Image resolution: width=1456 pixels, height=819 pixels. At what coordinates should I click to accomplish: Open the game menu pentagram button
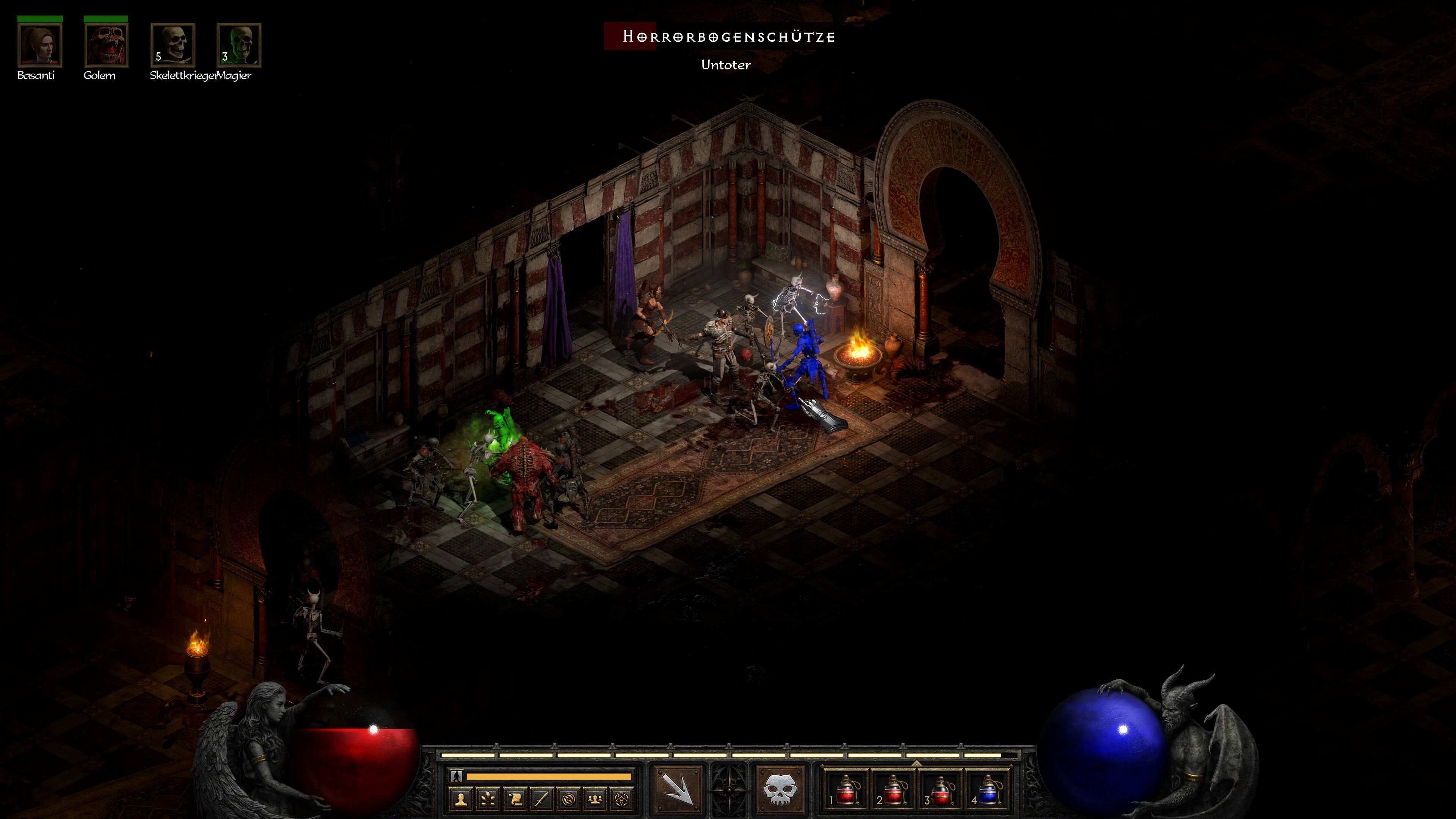[x=622, y=799]
